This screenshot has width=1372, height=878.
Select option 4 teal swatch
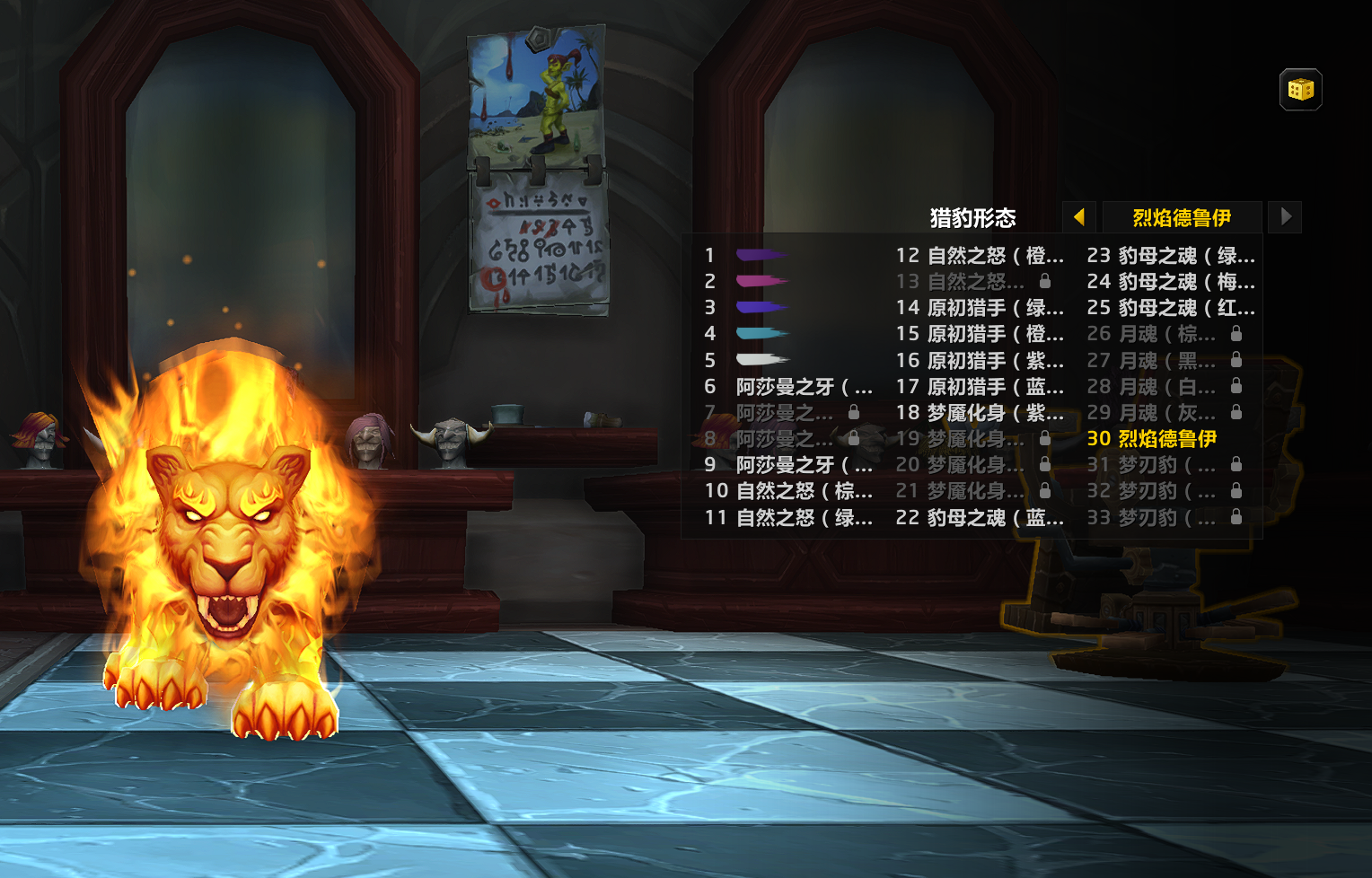coord(761,333)
